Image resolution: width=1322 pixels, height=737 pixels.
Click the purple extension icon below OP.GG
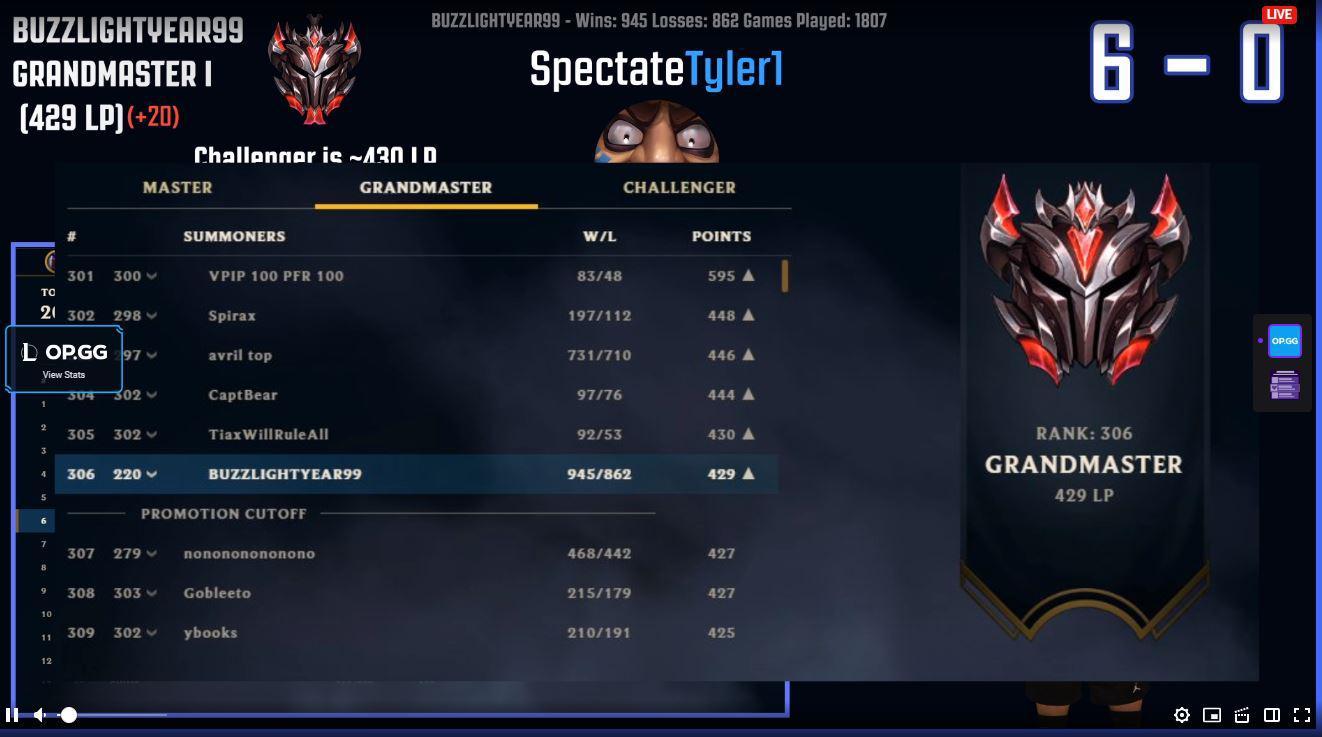(x=1283, y=384)
